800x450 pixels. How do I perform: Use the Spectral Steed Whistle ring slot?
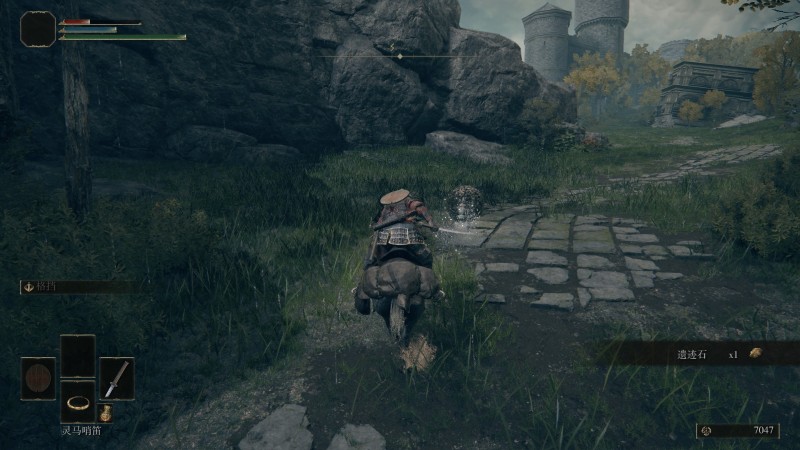click(x=78, y=401)
